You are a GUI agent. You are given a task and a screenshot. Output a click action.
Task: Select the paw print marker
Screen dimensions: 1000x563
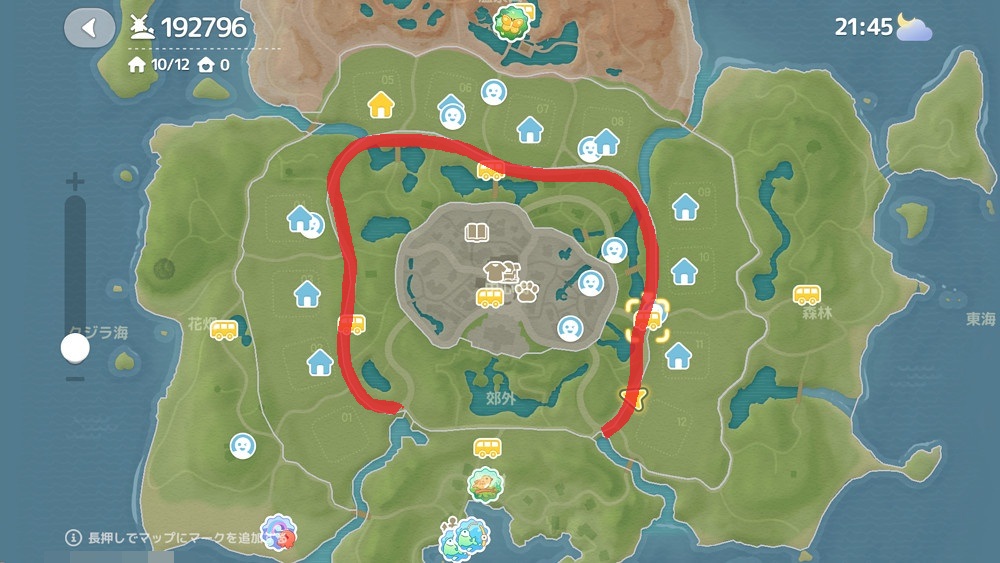527,292
